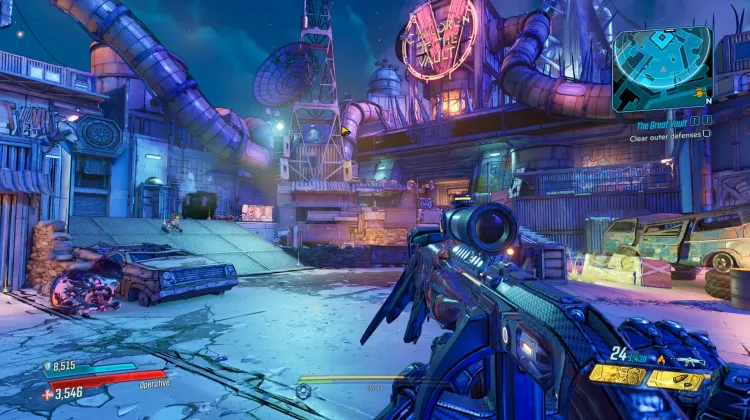Click the incendiary flame element icon

[661, 360]
